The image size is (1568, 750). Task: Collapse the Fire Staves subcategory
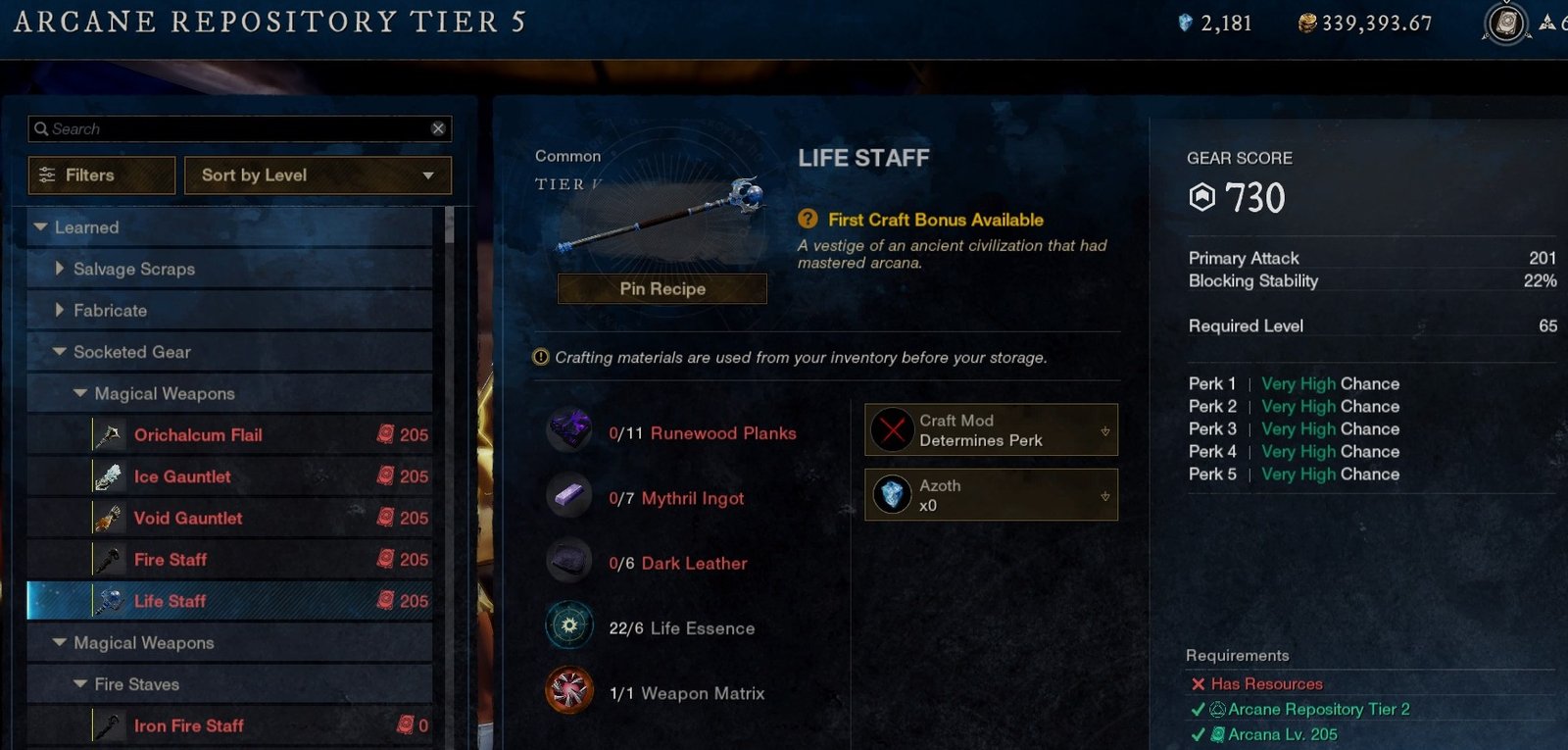80,684
